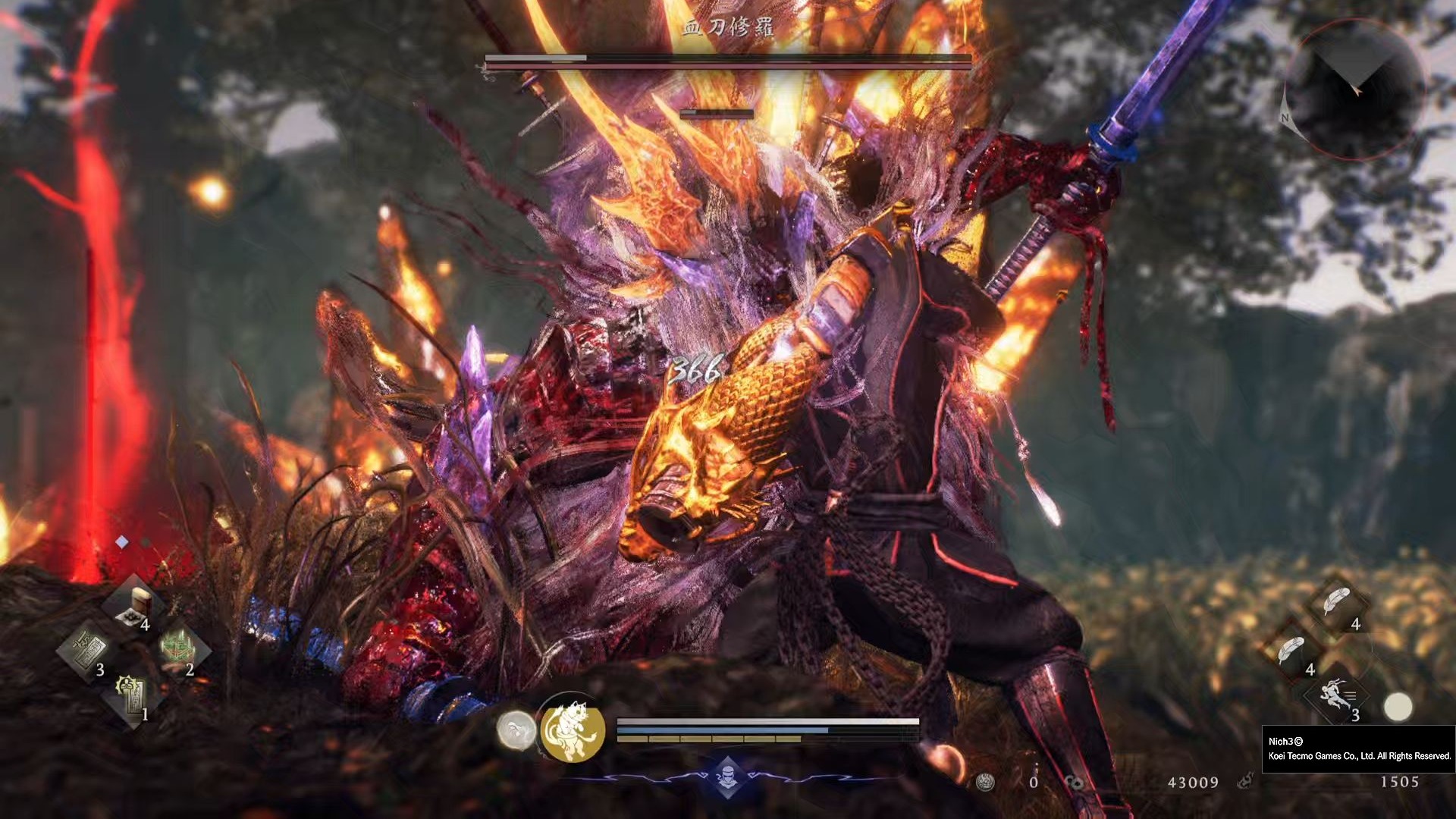Click the round white orb beside the ninja skill
The image size is (1456, 819).
pyautogui.click(x=1398, y=707)
